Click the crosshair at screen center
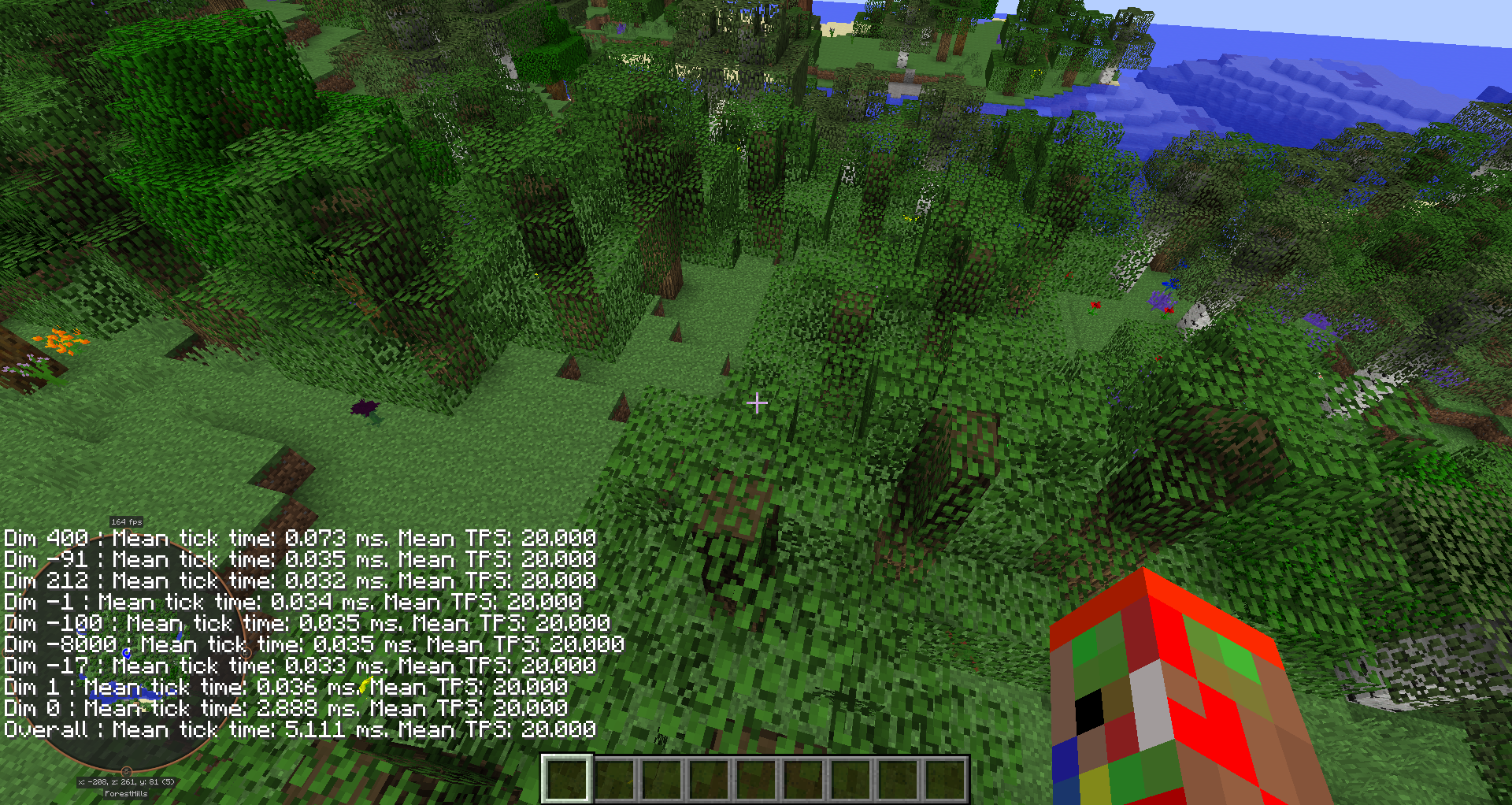 757,402
